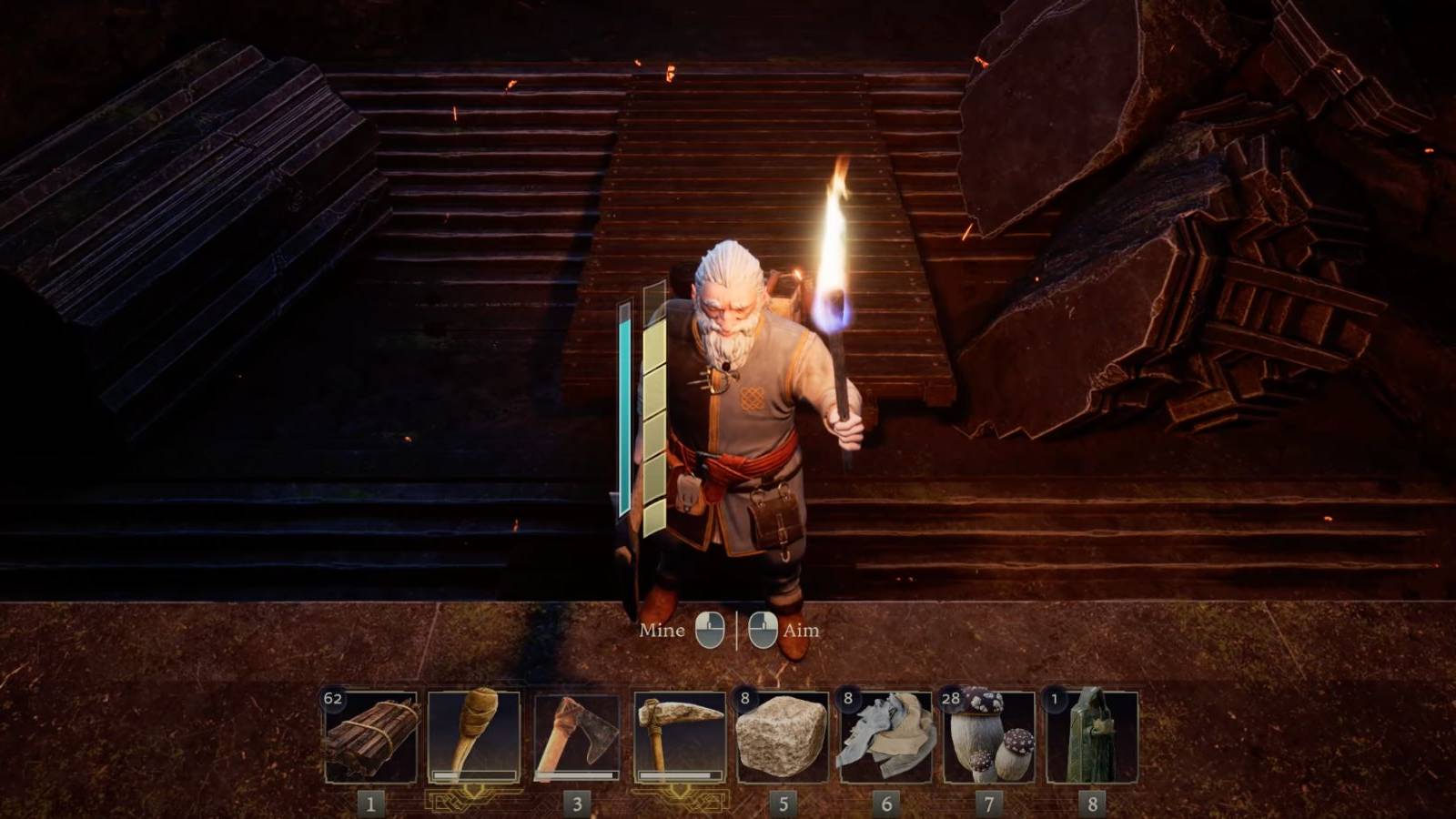
Task: Select the stone stack in slot 5
Action: pos(785,737)
